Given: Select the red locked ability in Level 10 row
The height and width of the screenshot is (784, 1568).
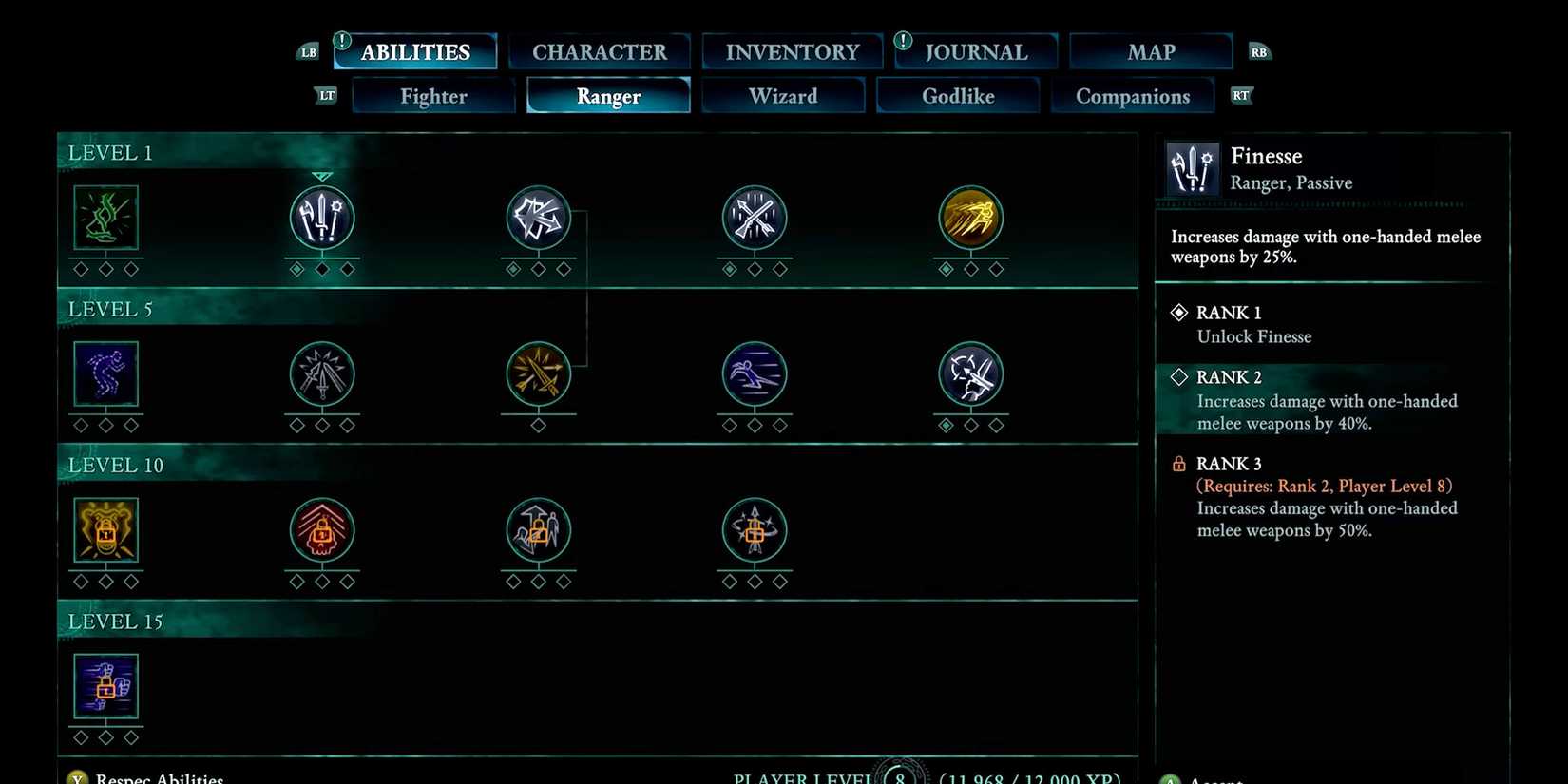Looking at the screenshot, I should point(321,529).
